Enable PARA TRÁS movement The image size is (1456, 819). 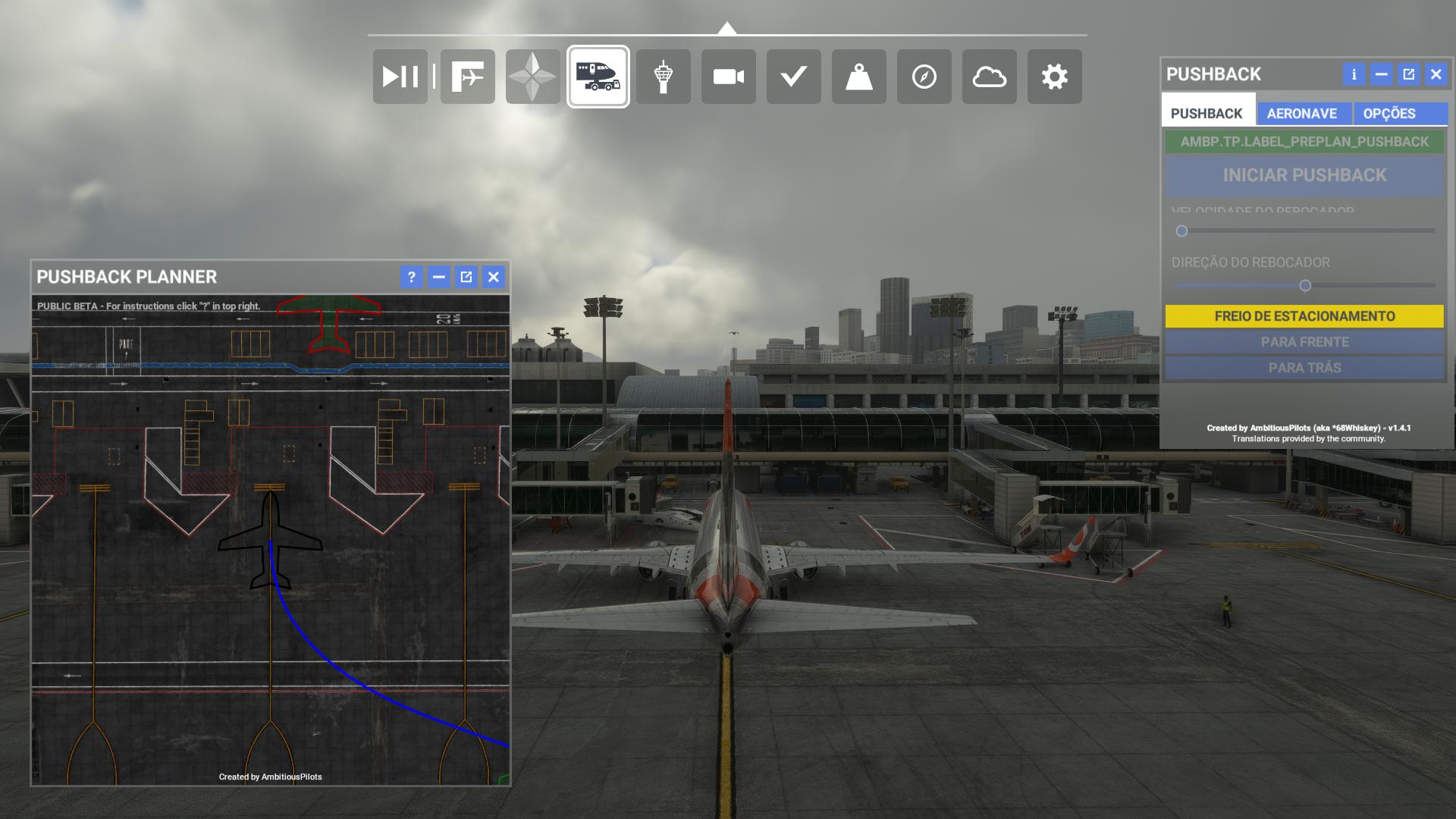pyautogui.click(x=1304, y=367)
